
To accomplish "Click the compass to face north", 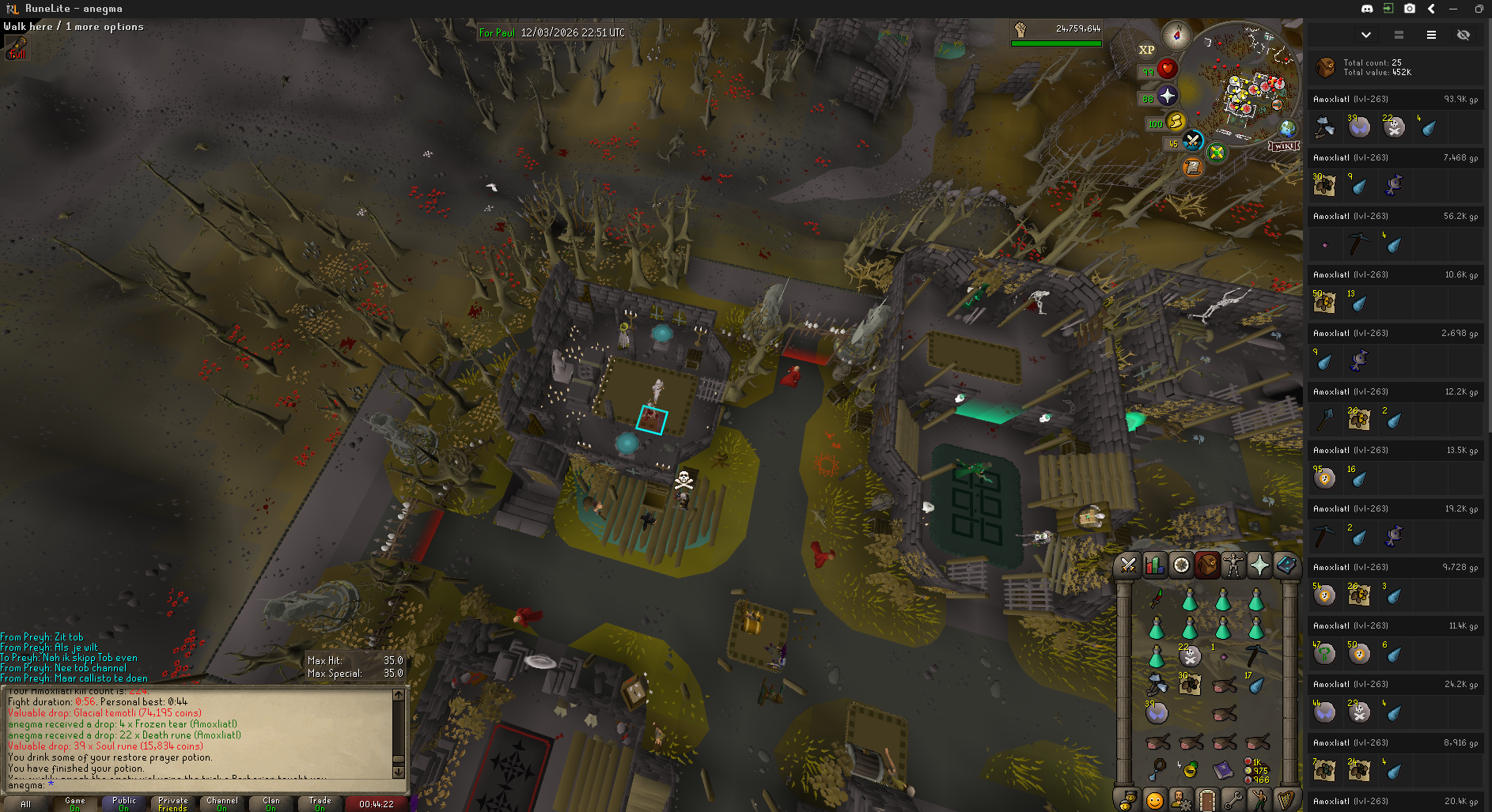I will click(x=1176, y=36).
